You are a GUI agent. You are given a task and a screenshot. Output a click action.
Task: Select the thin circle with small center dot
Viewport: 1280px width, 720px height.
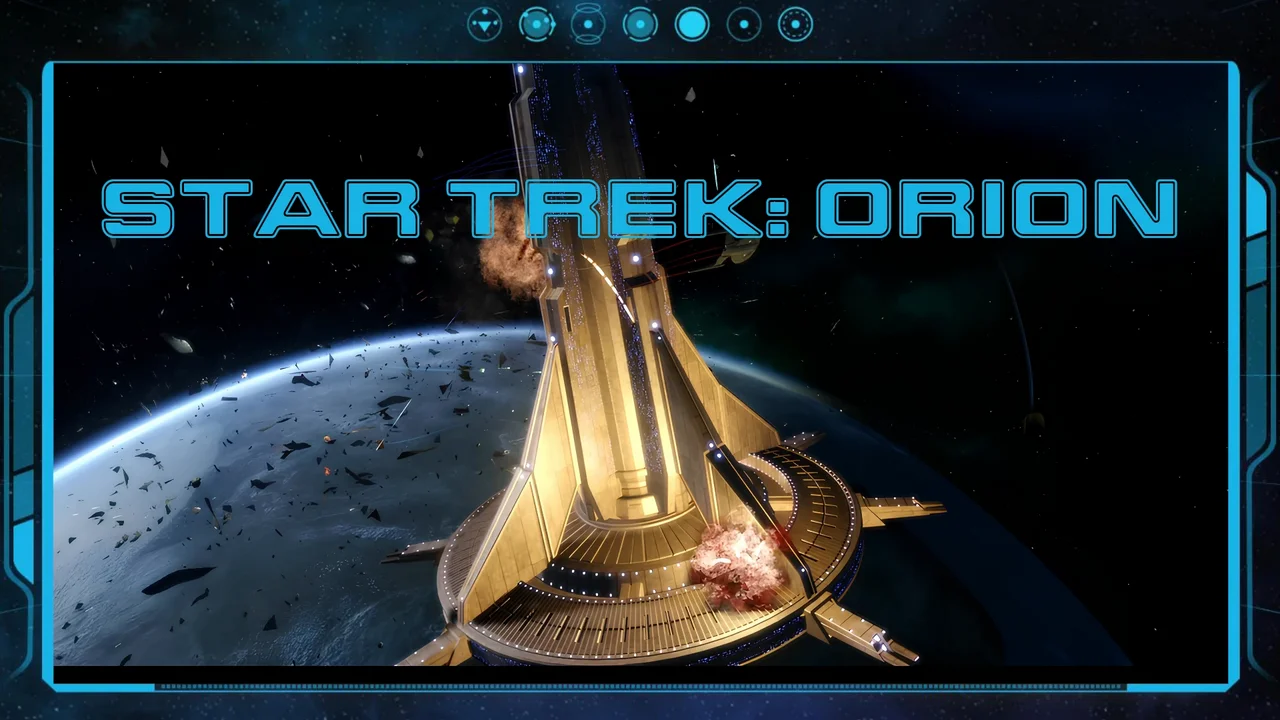point(744,24)
